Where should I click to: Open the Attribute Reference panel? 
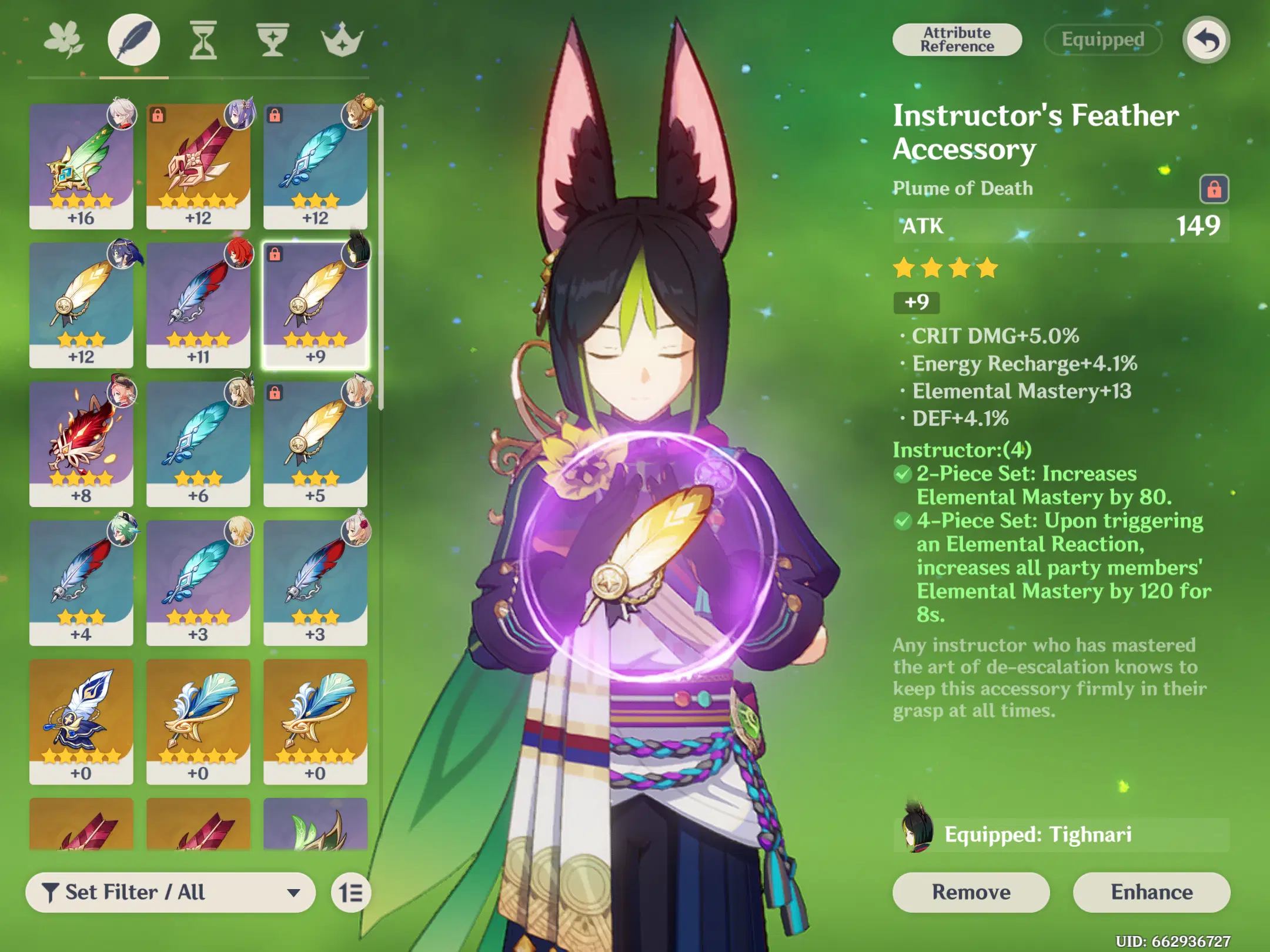957,40
